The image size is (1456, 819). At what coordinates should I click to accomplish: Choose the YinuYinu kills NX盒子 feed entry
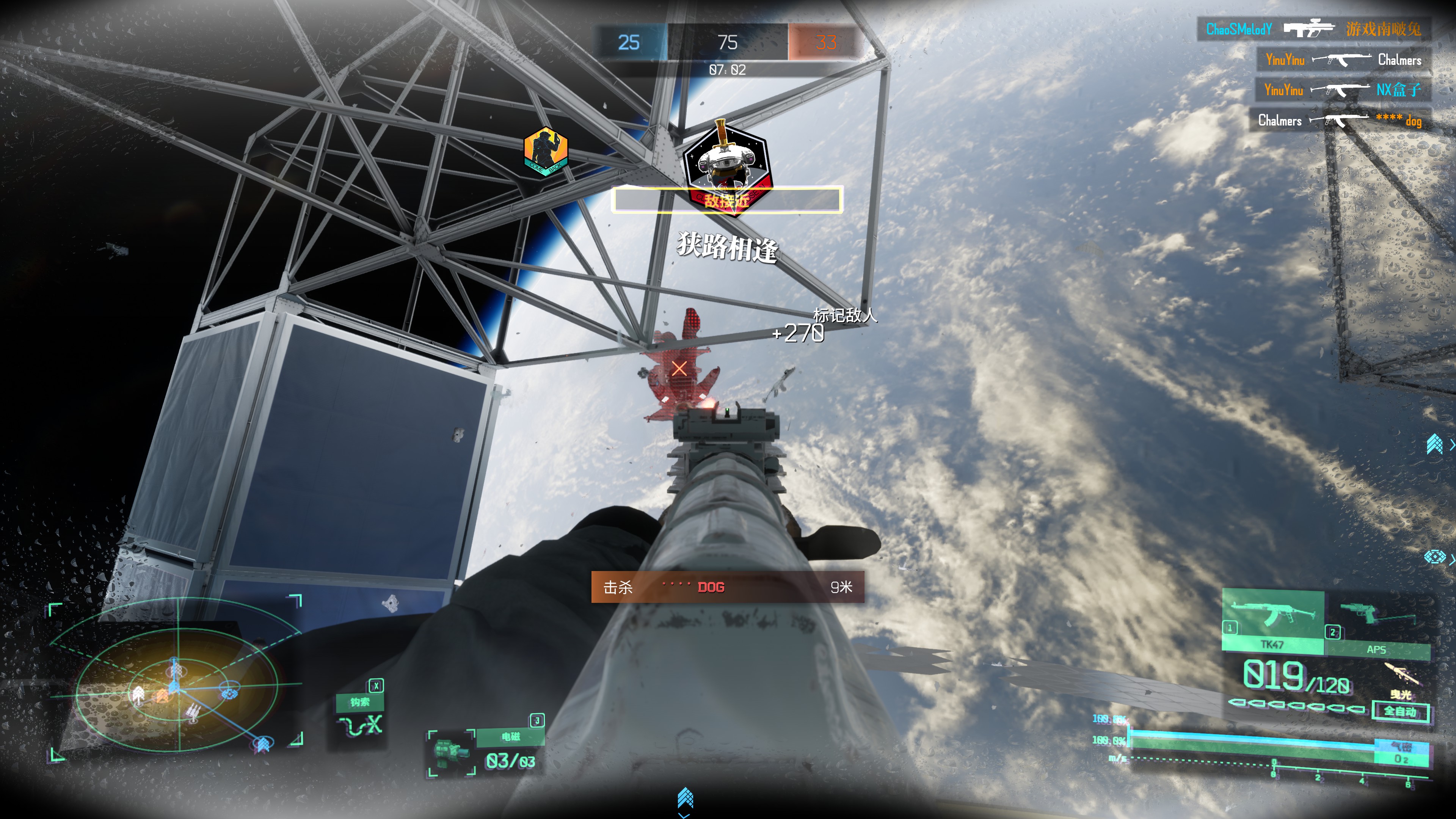[1343, 90]
